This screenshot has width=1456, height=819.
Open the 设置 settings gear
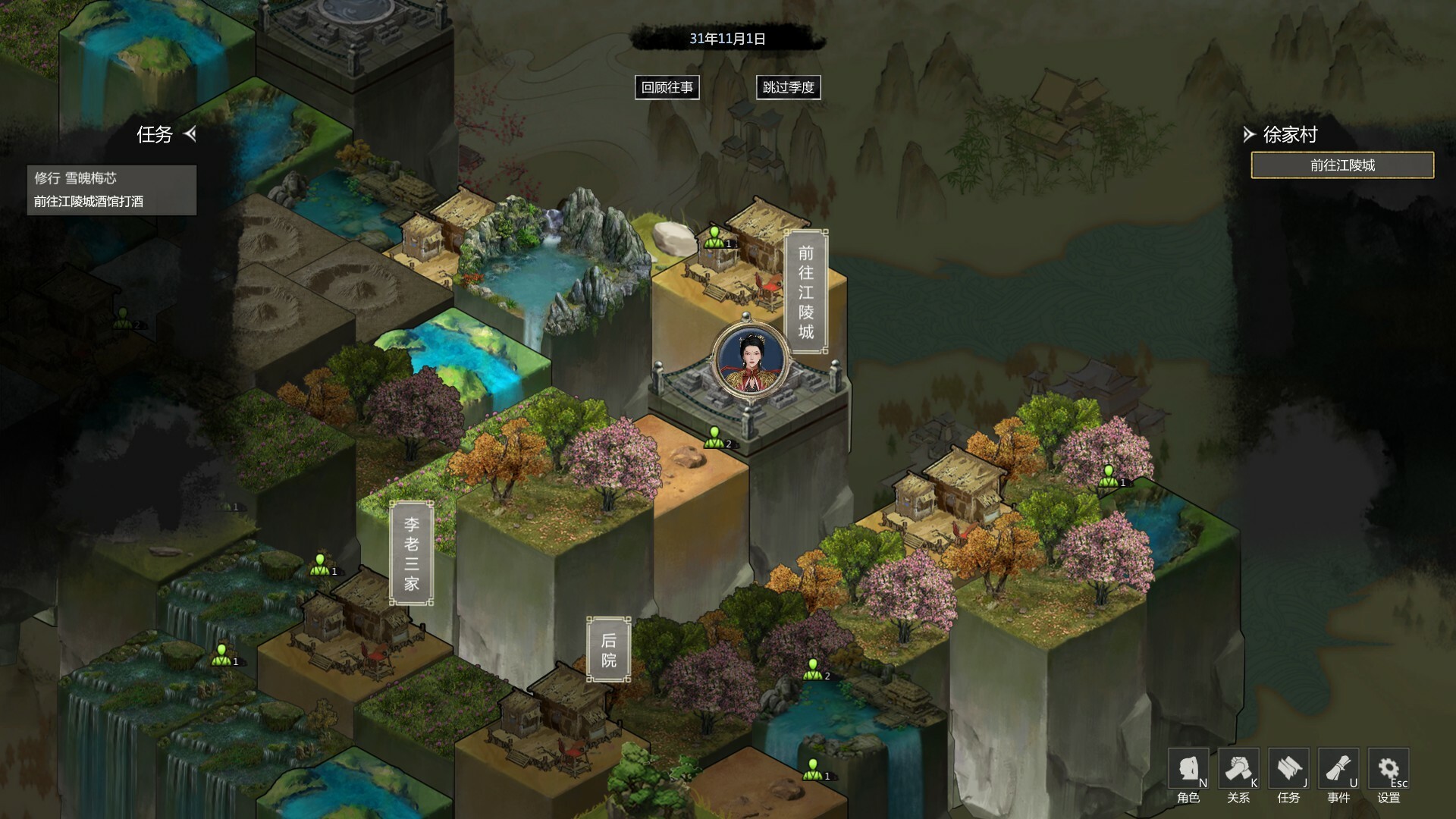tap(1388, 770)
